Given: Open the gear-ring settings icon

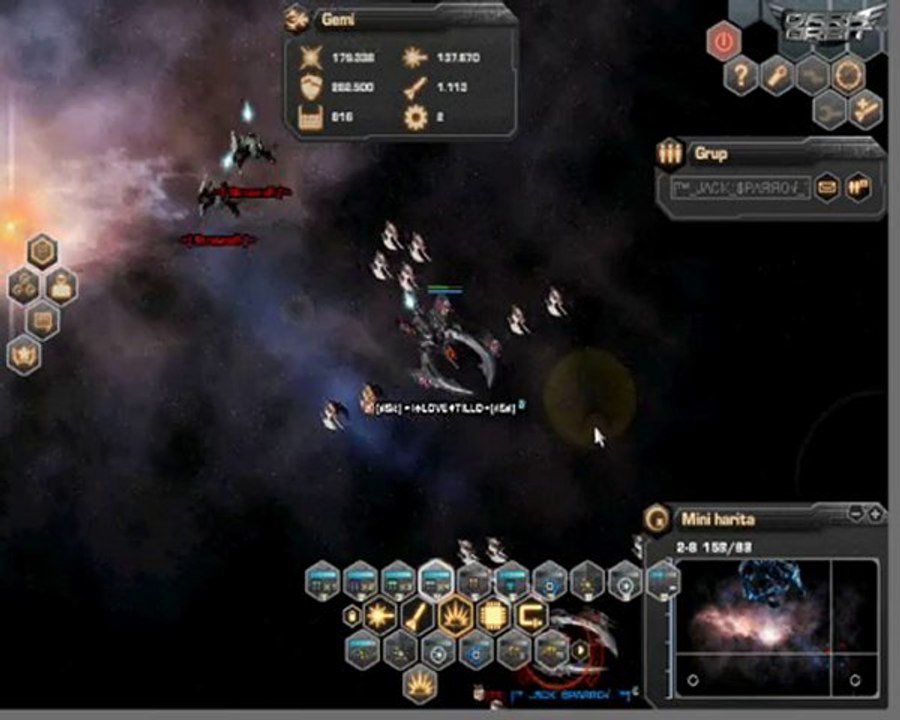Looking at the screenshot, I should coord(849,75).
